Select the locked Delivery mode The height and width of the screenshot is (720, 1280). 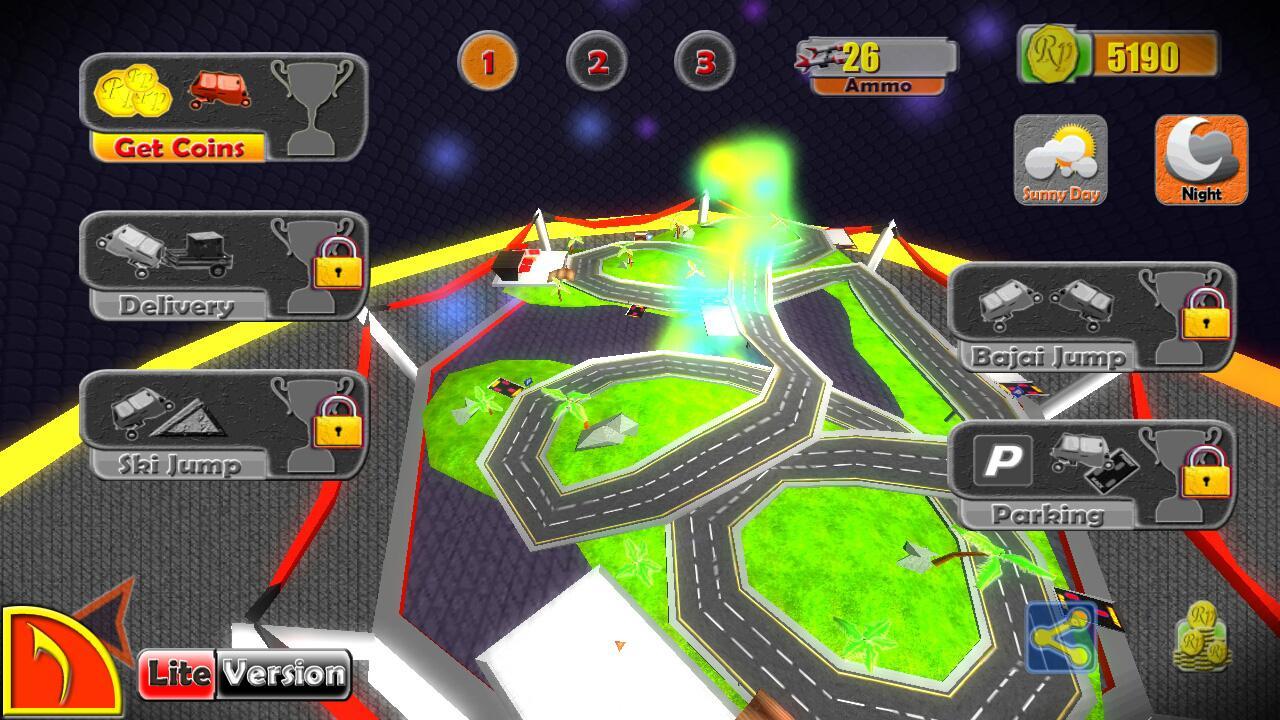click(222, 266)
